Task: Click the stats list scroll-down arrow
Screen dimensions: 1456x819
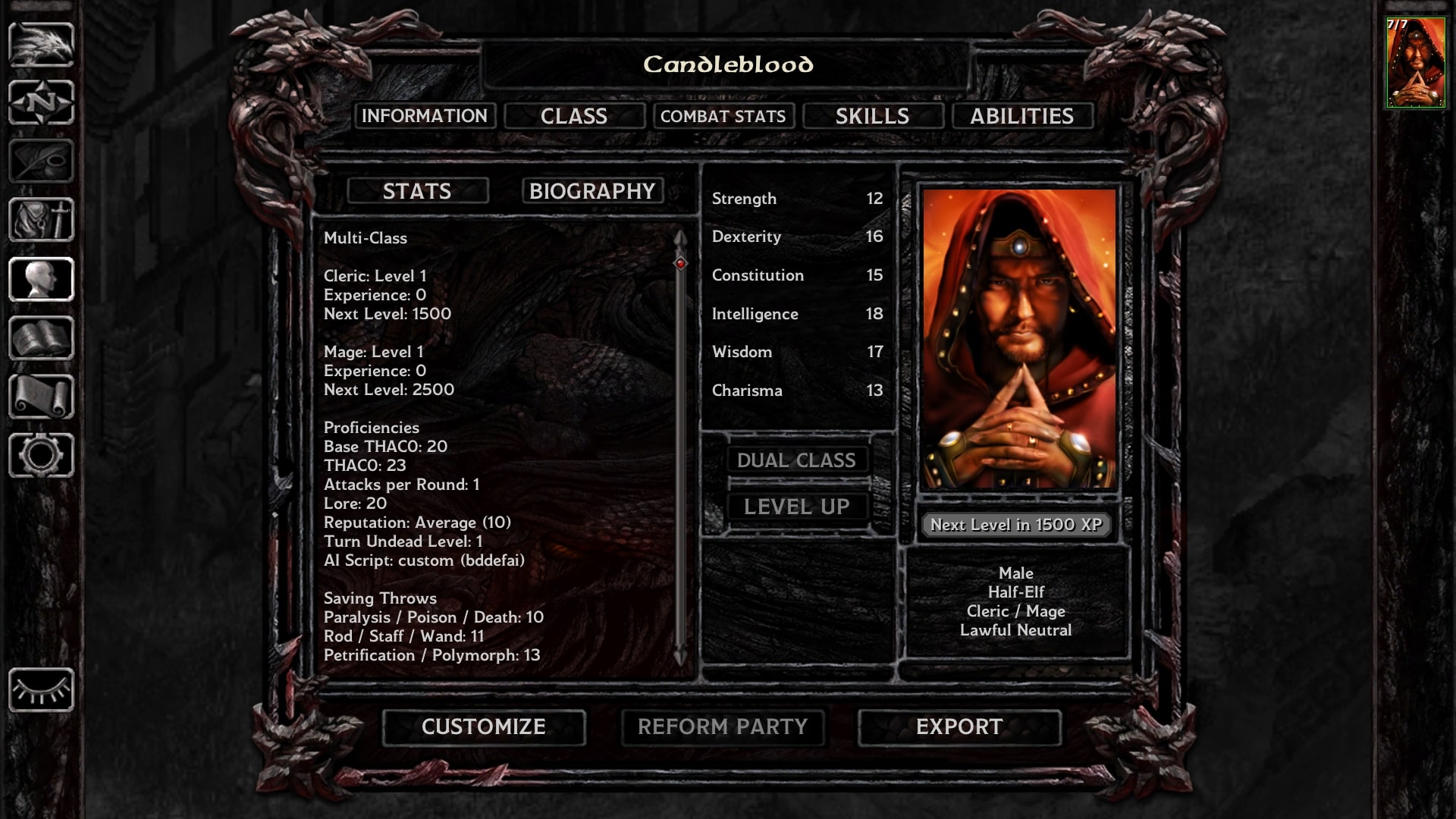Action: [x=680, y=657]
